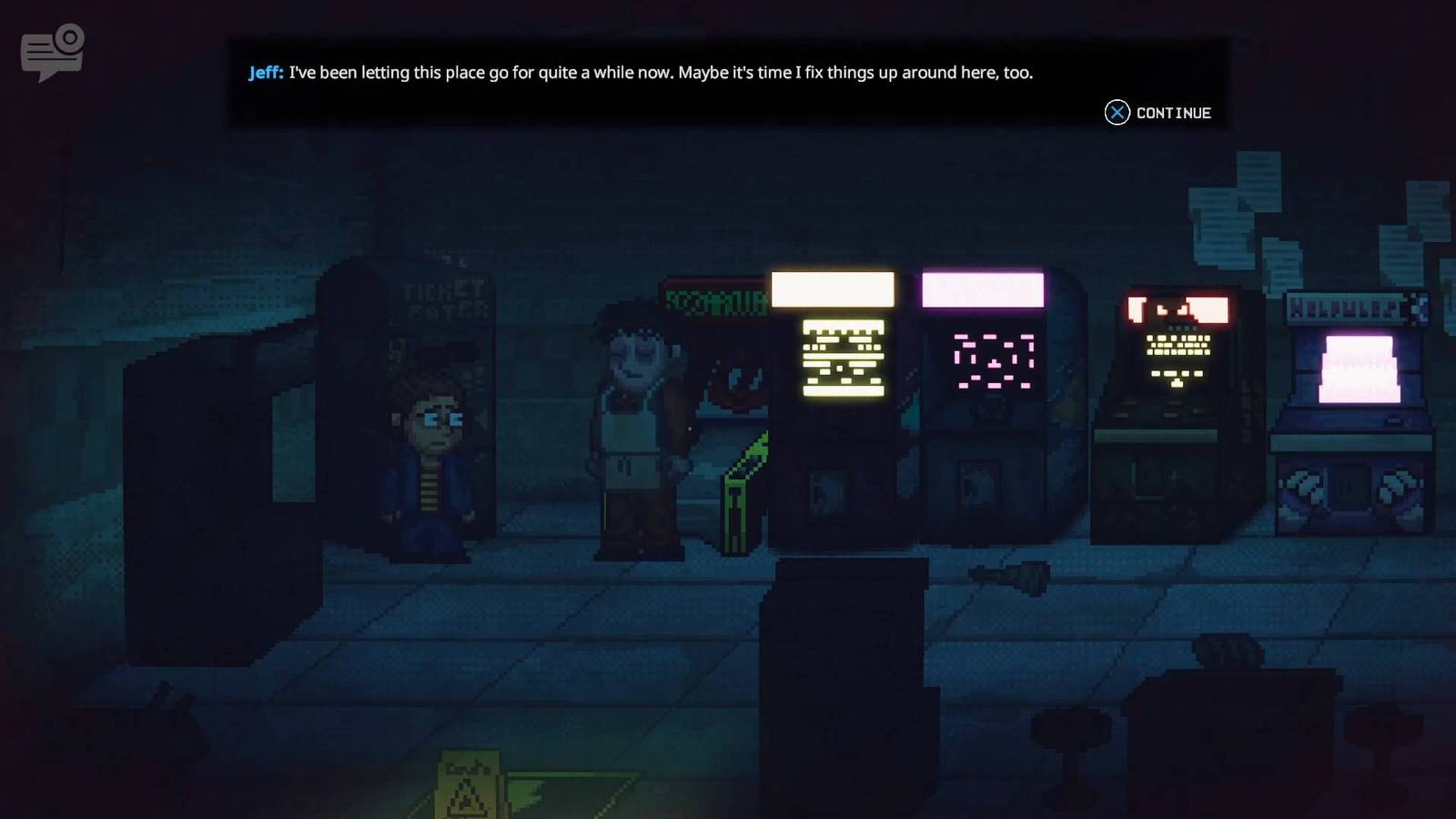The image size is (1456, 819).
Task: Click the skull artwork on the Rockhouse cabinet
Action: pyautogui.click(x=737, y=382)
